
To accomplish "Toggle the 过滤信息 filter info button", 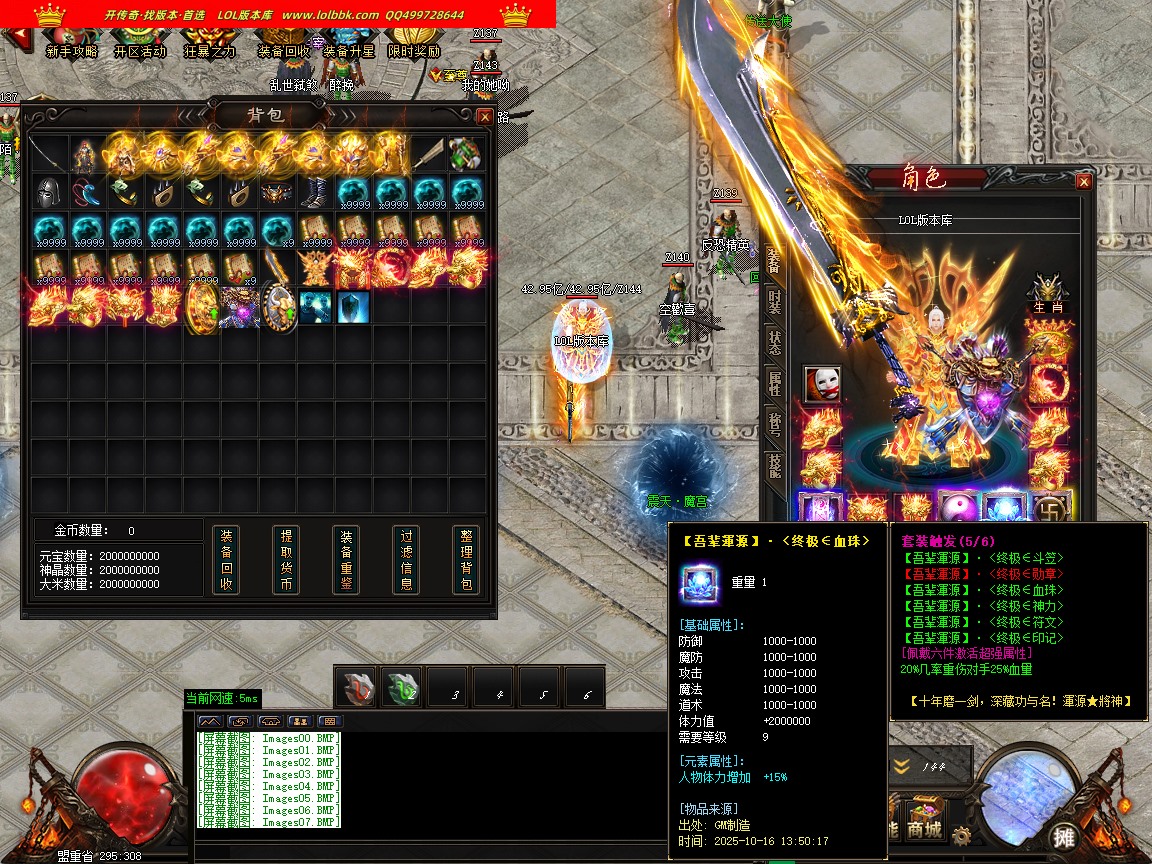I will tap(406, 559).
